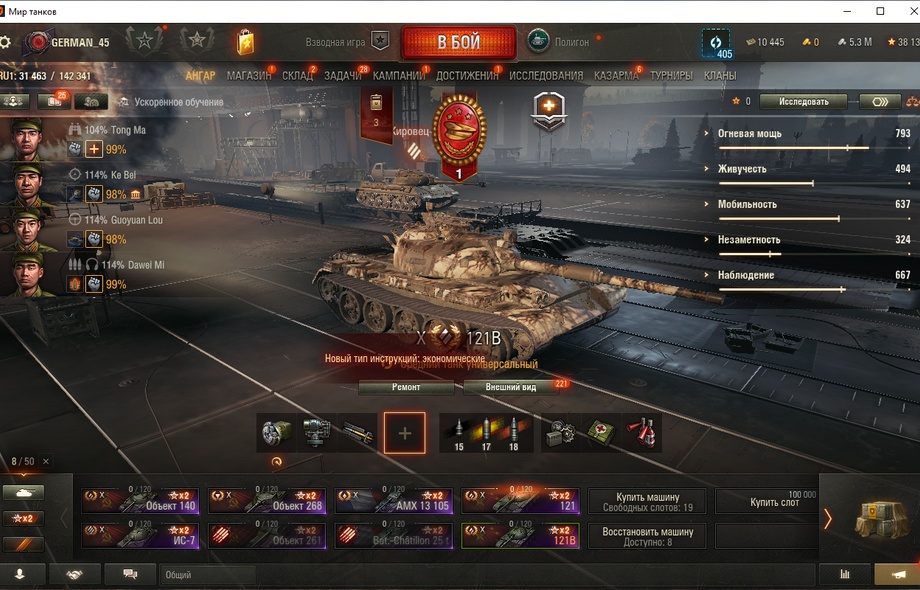Image resolution: width=920 pixels, height=590 pixels.
Task: Click Купить машину slot
Action: 647,501
